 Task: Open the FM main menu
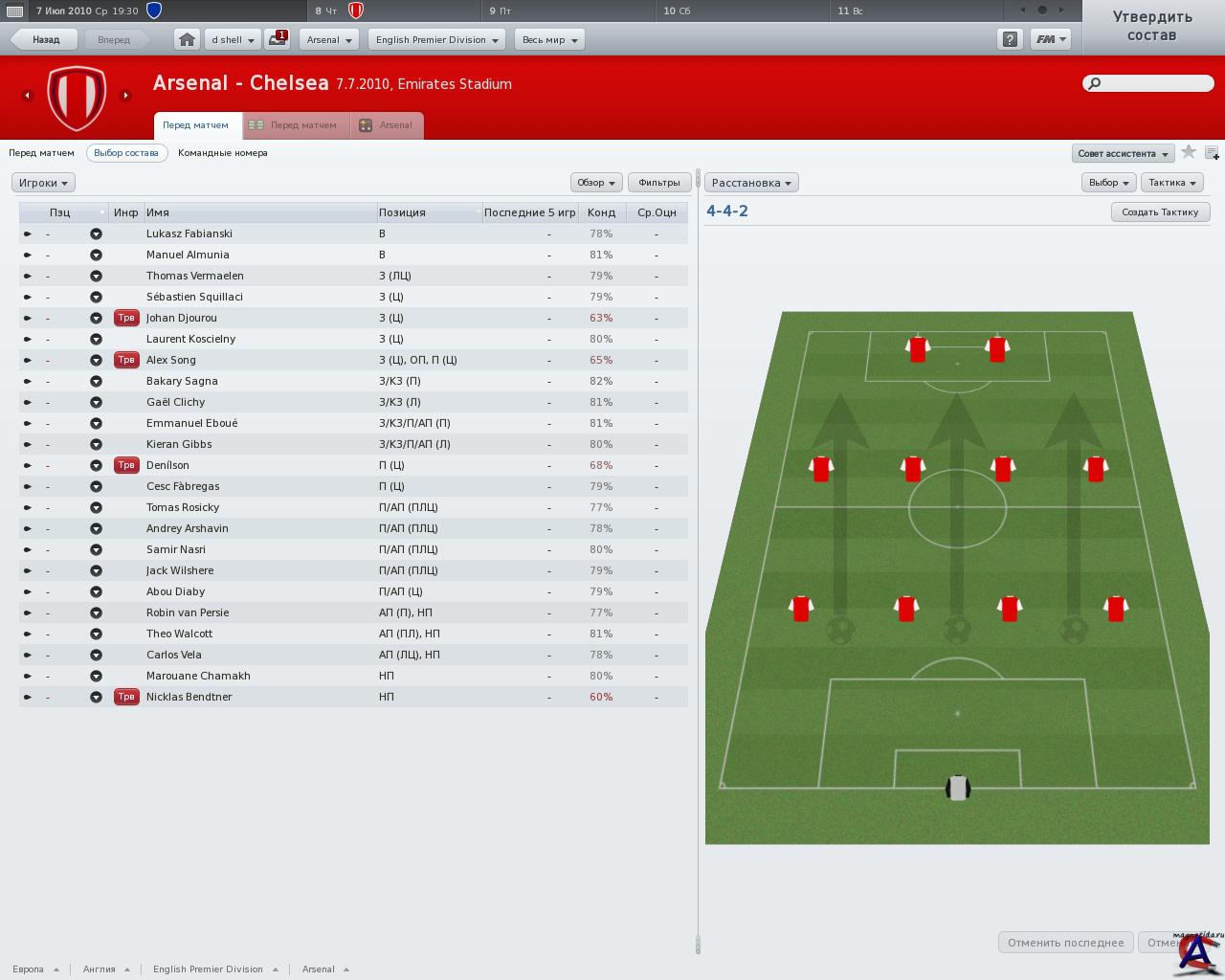(1050, 40)
